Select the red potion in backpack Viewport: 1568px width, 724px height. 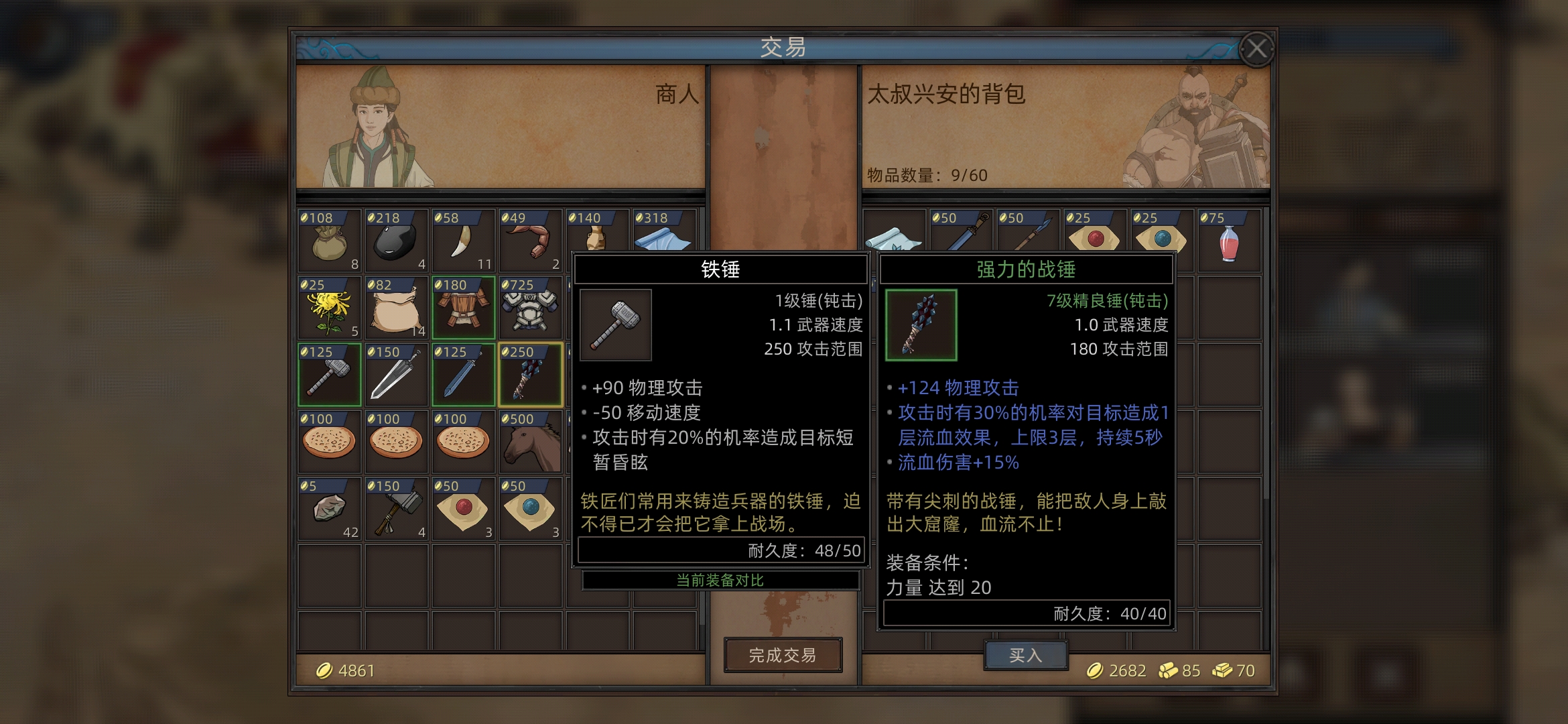click(1228, 241)
